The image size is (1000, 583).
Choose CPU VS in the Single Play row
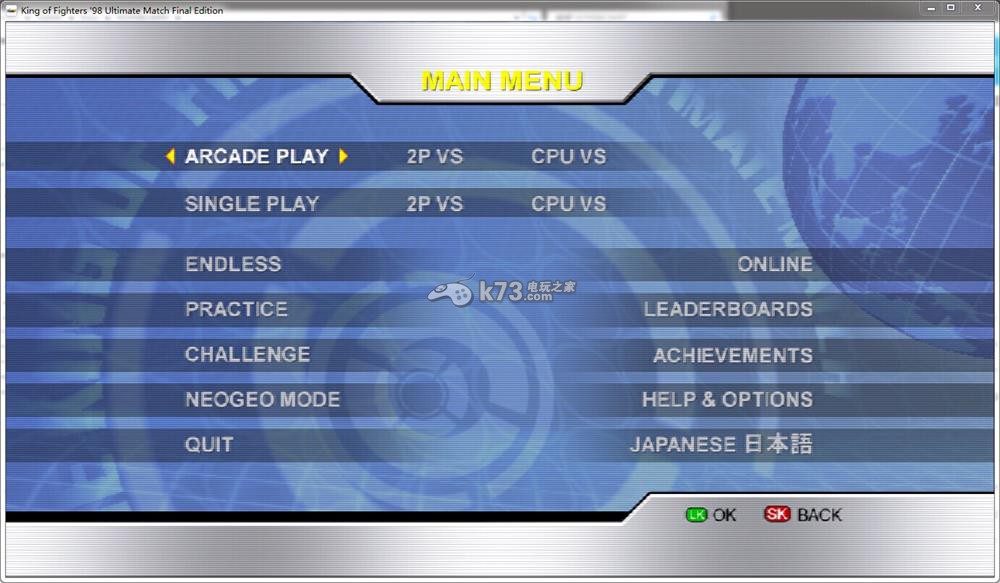coord(568,204)
